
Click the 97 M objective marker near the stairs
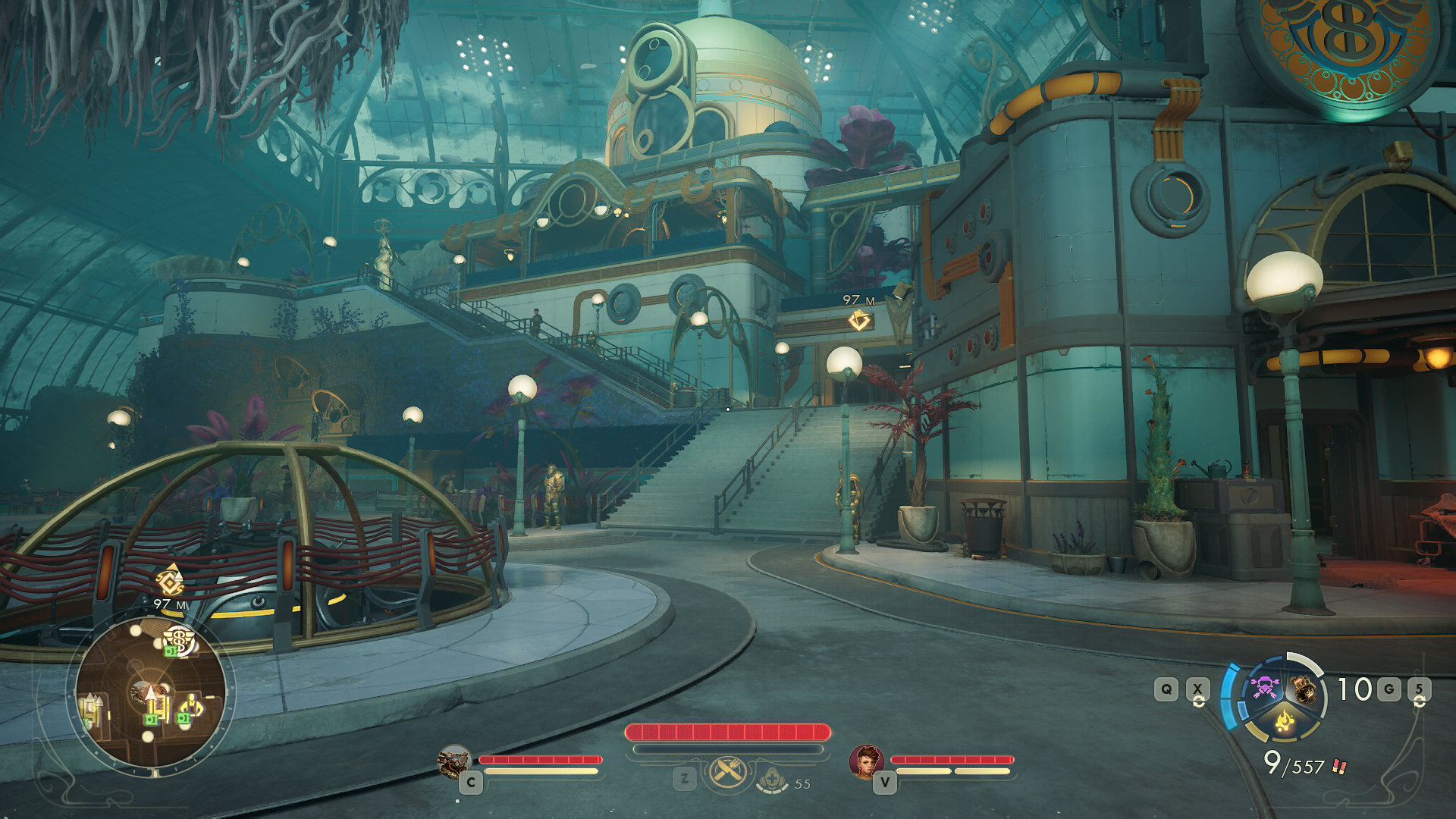858,321
